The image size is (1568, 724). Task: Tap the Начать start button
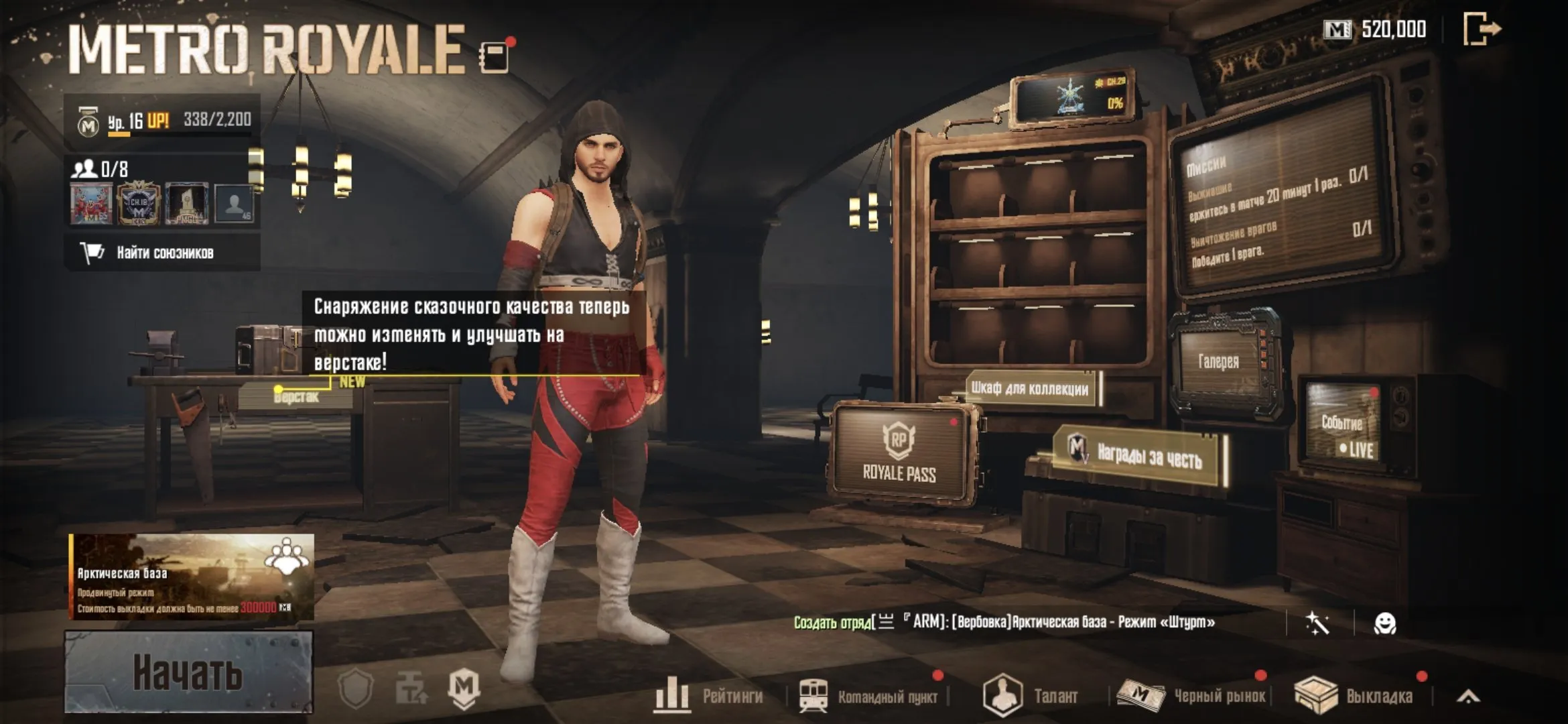pyautogui.click(x=188, y=672)
